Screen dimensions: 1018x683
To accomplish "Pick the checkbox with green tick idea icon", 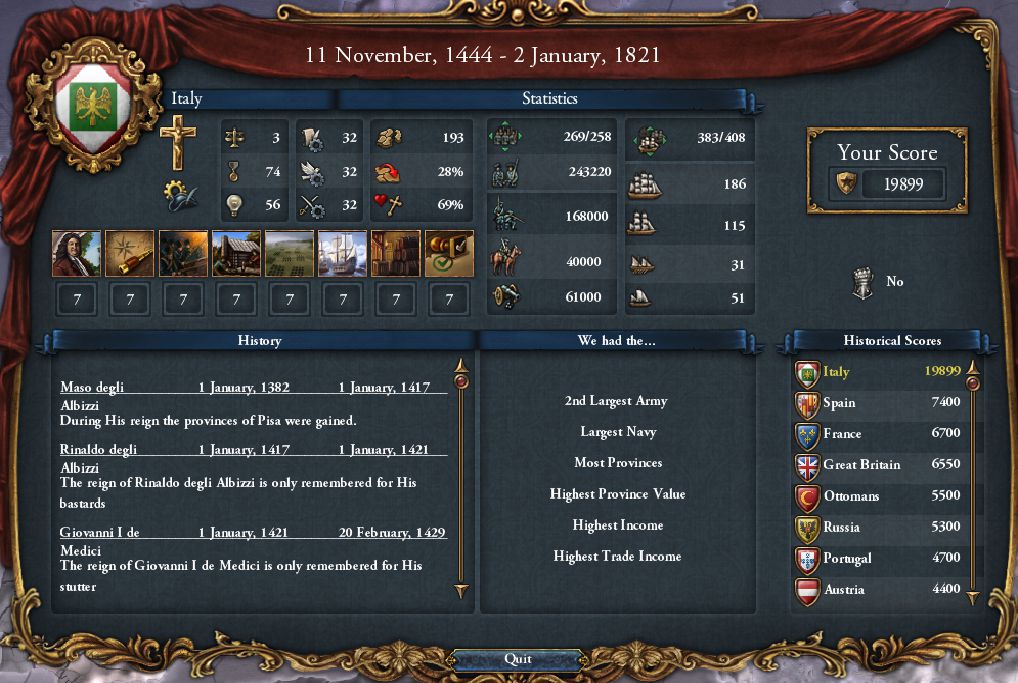I will (449, 254).
